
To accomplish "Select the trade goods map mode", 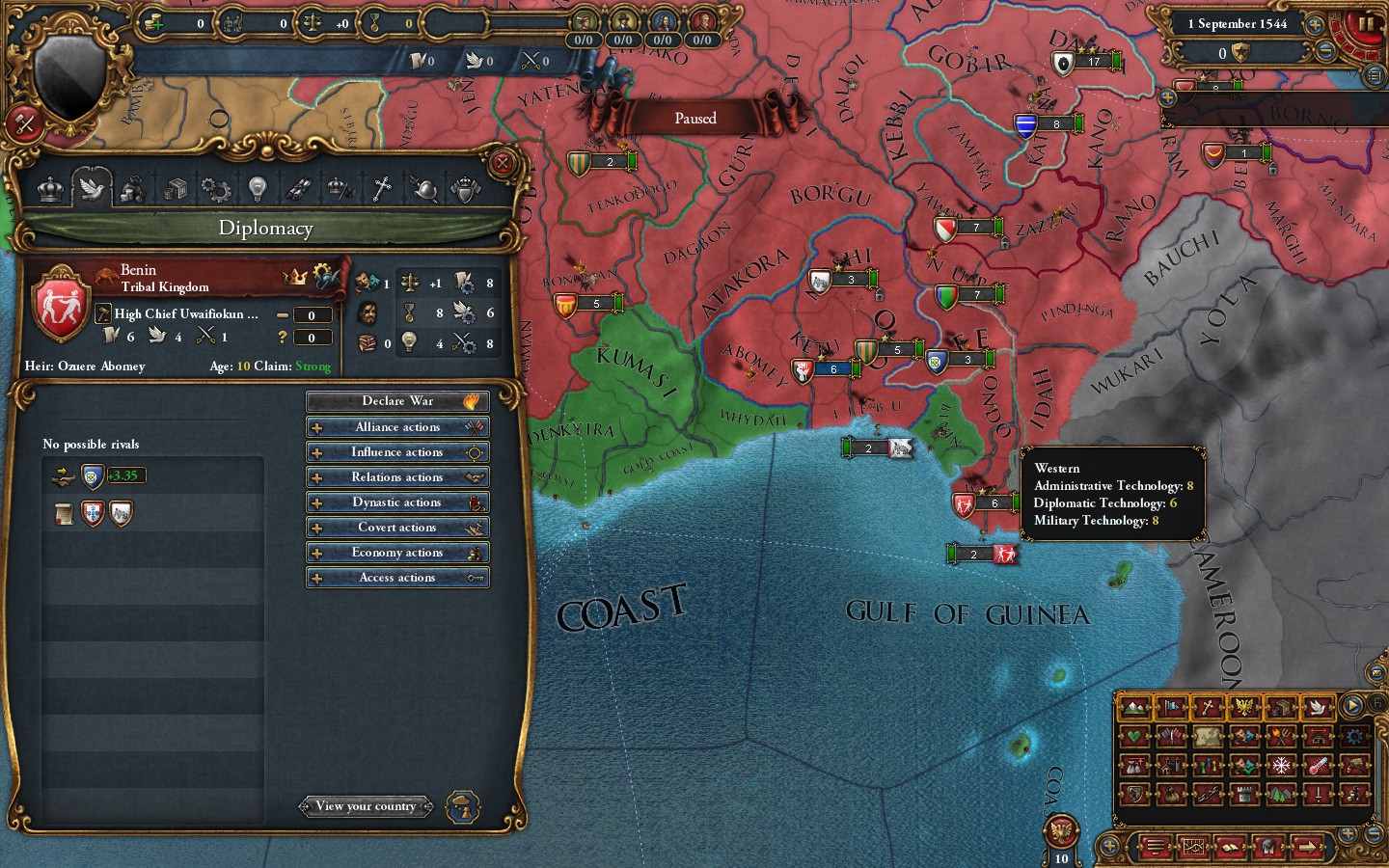I will [x=1281, y=708].
